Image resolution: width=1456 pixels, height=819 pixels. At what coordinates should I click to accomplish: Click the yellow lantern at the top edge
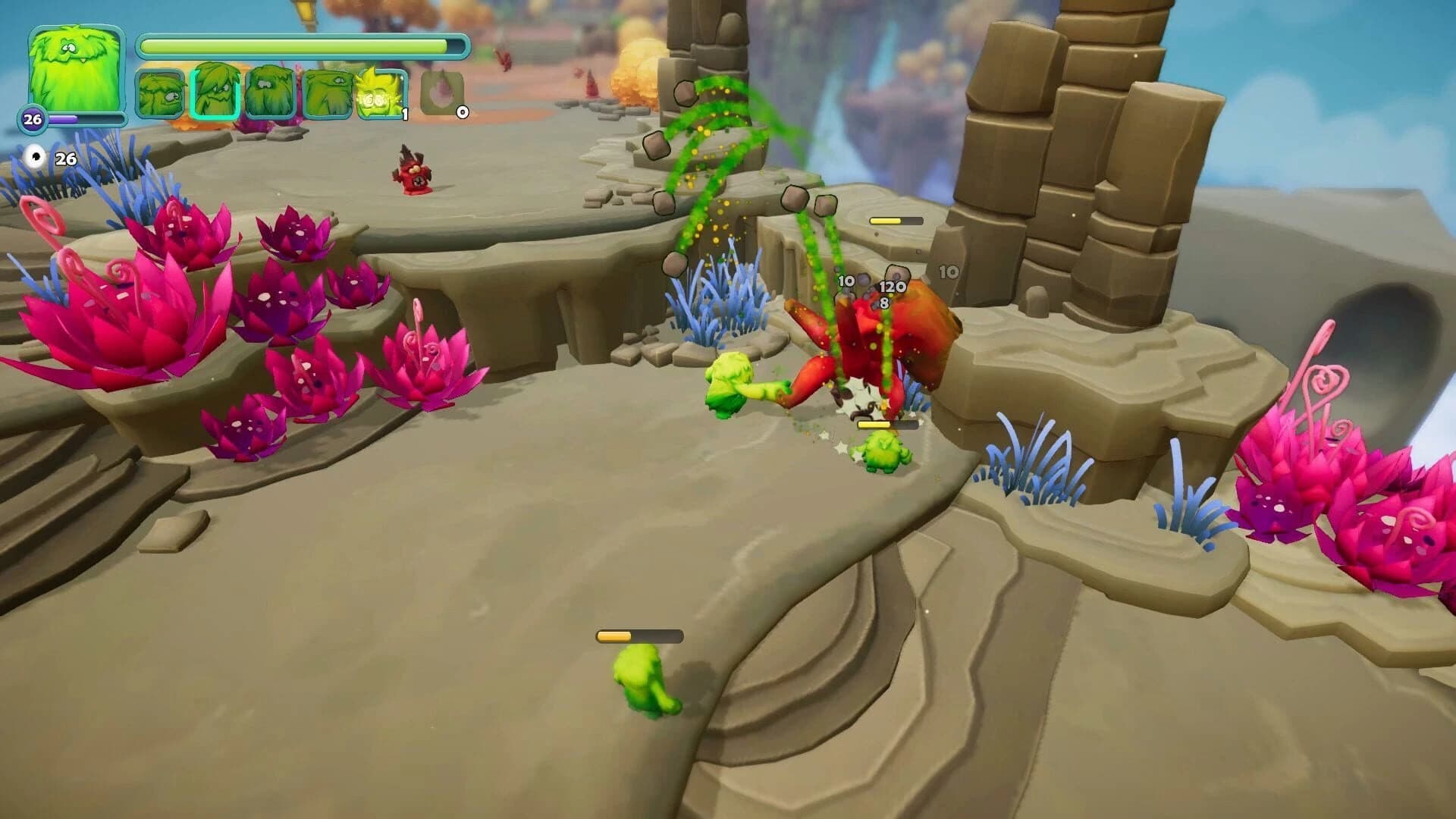point(303,11)
